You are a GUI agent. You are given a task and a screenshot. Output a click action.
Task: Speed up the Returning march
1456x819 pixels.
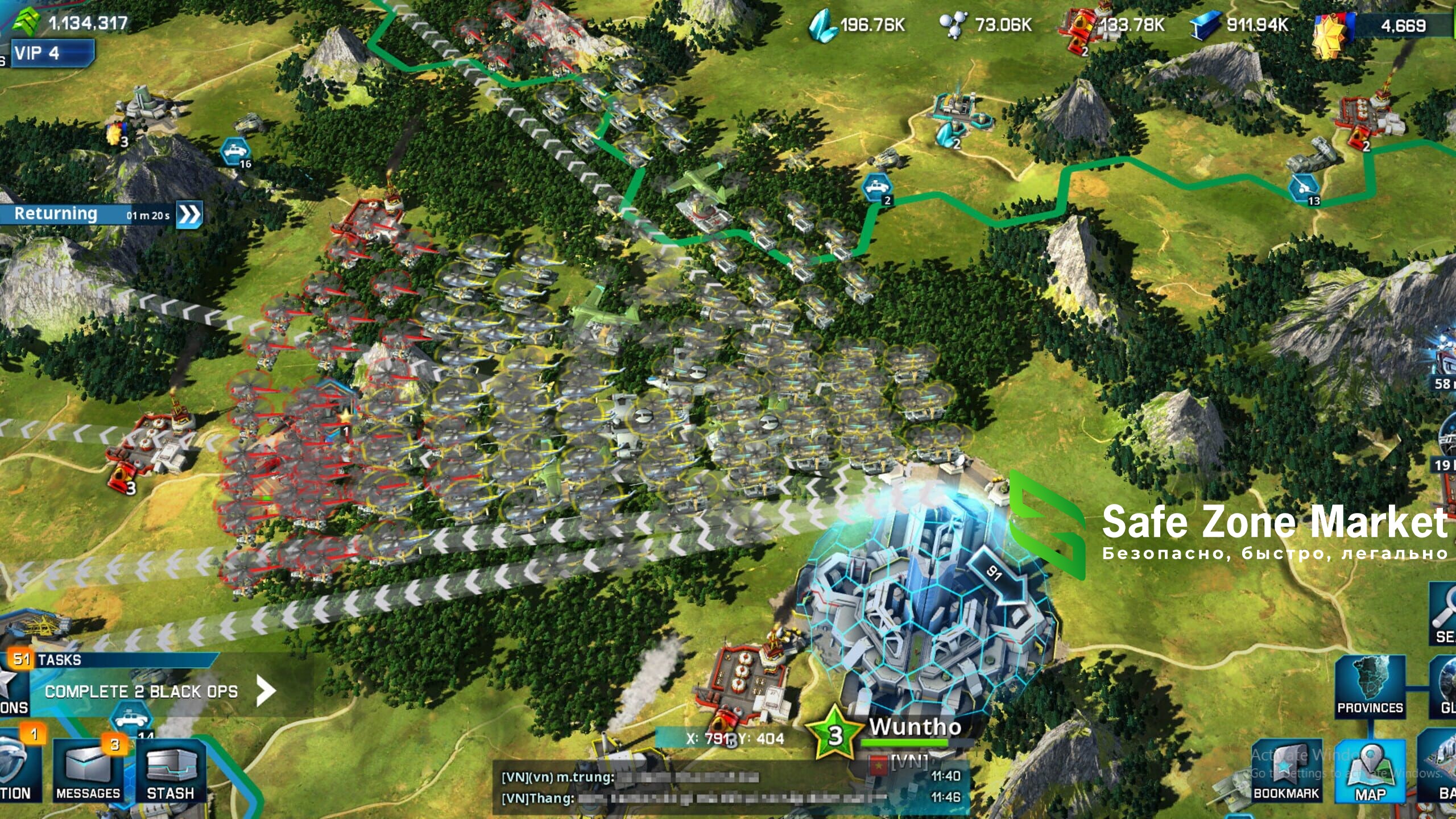point(189,215)
